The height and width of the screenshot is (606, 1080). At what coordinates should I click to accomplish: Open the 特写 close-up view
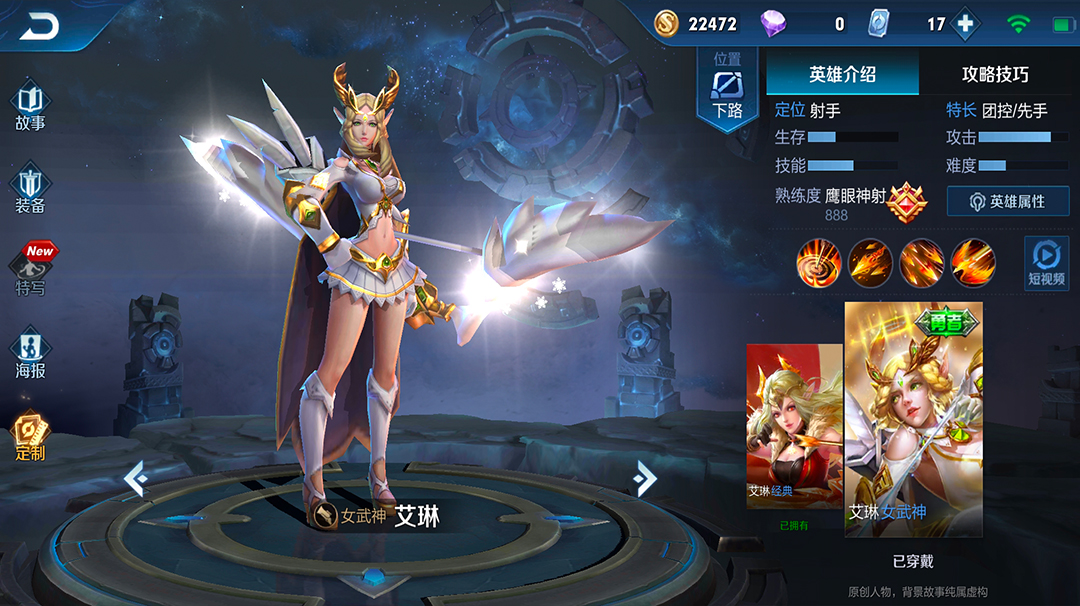pos(32,271)
